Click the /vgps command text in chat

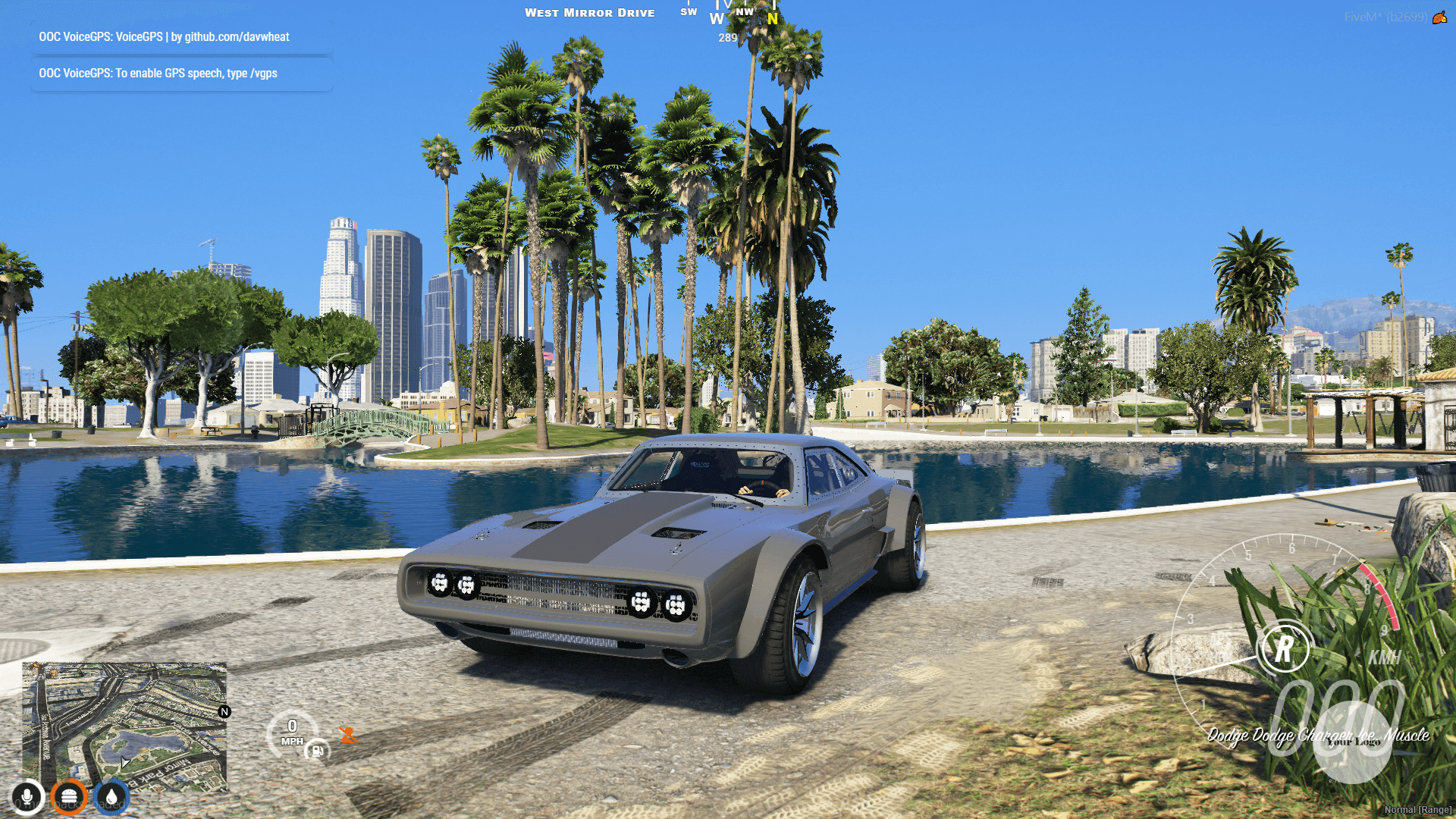click(264, 74)
